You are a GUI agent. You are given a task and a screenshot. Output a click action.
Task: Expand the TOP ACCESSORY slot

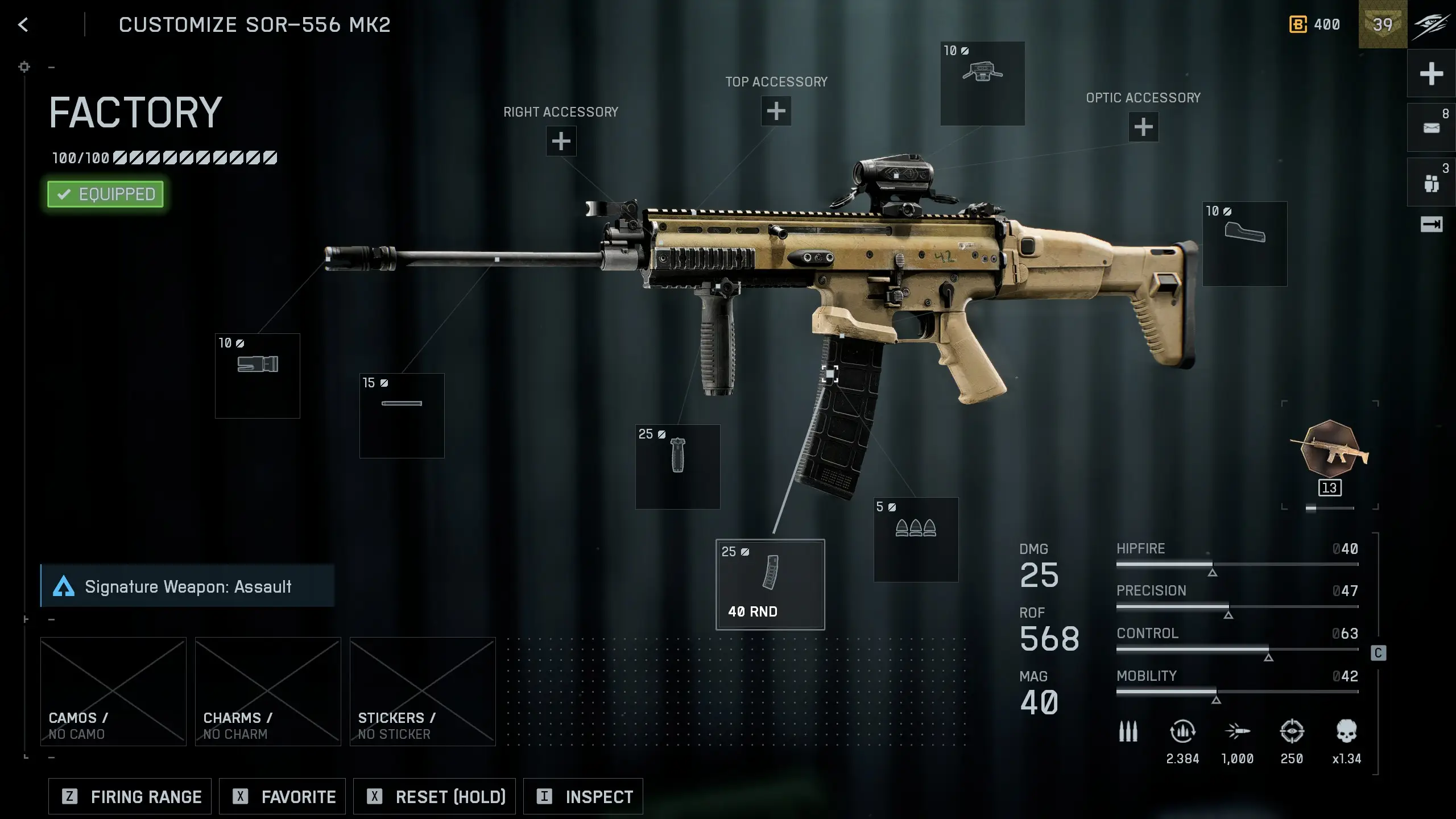776,111
